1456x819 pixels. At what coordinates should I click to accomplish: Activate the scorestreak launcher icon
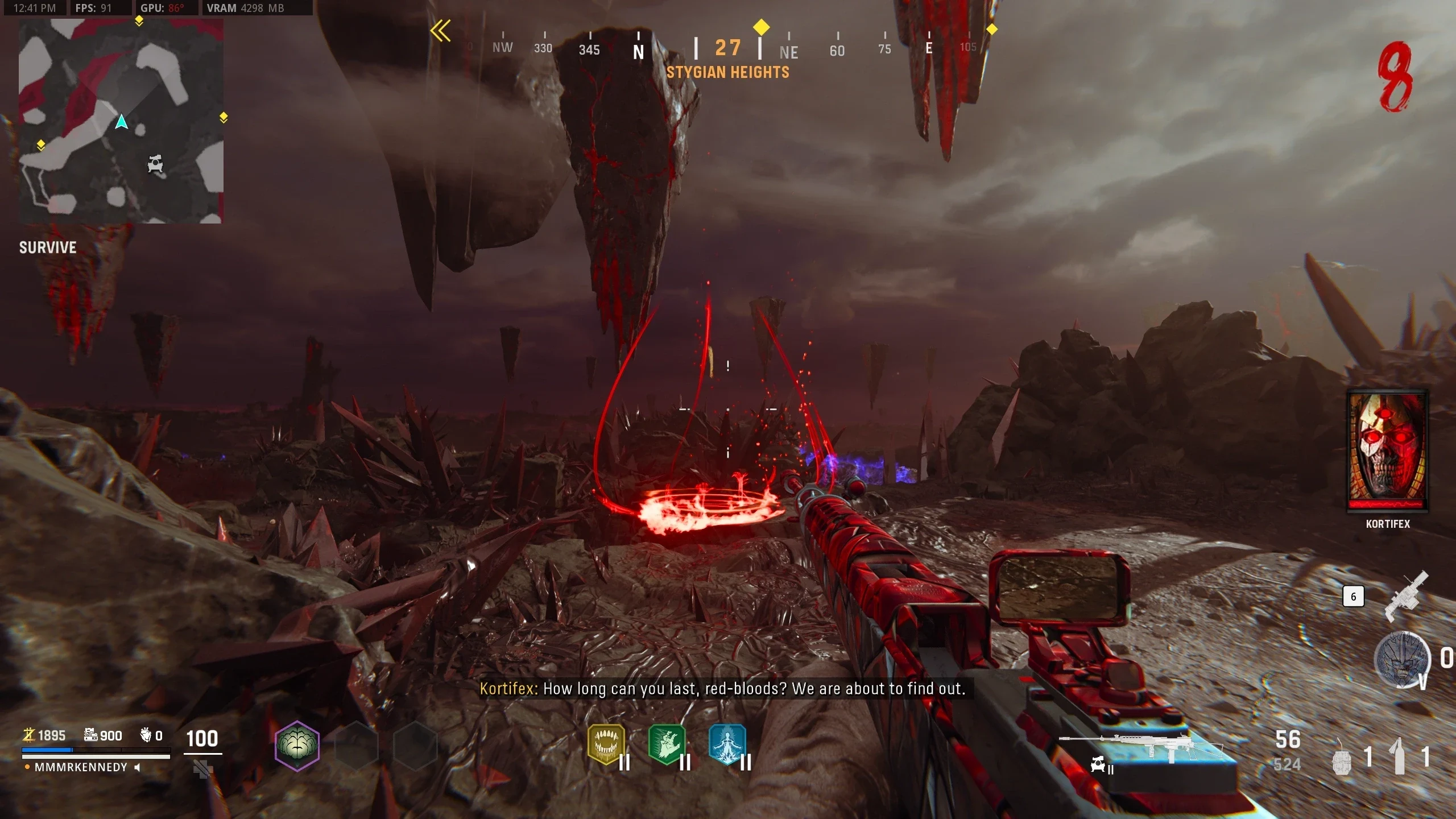tap(1407, 595)
